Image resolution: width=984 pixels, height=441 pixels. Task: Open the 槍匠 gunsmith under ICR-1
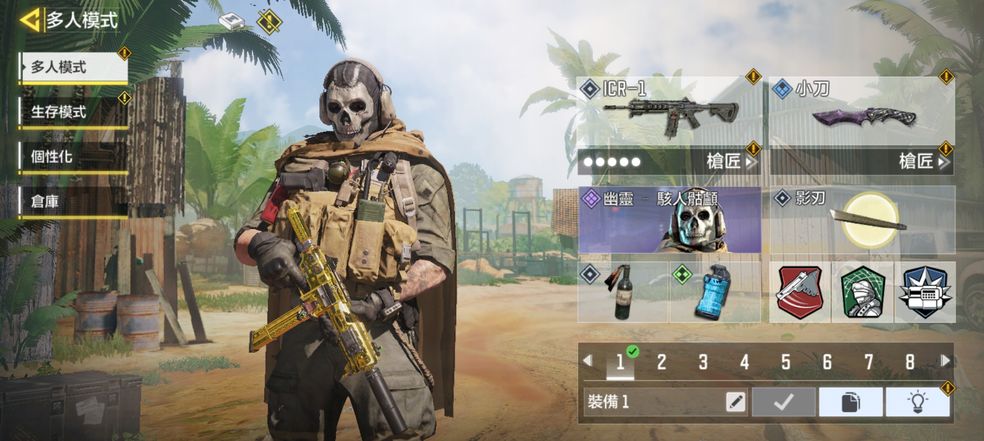point(730,161)
